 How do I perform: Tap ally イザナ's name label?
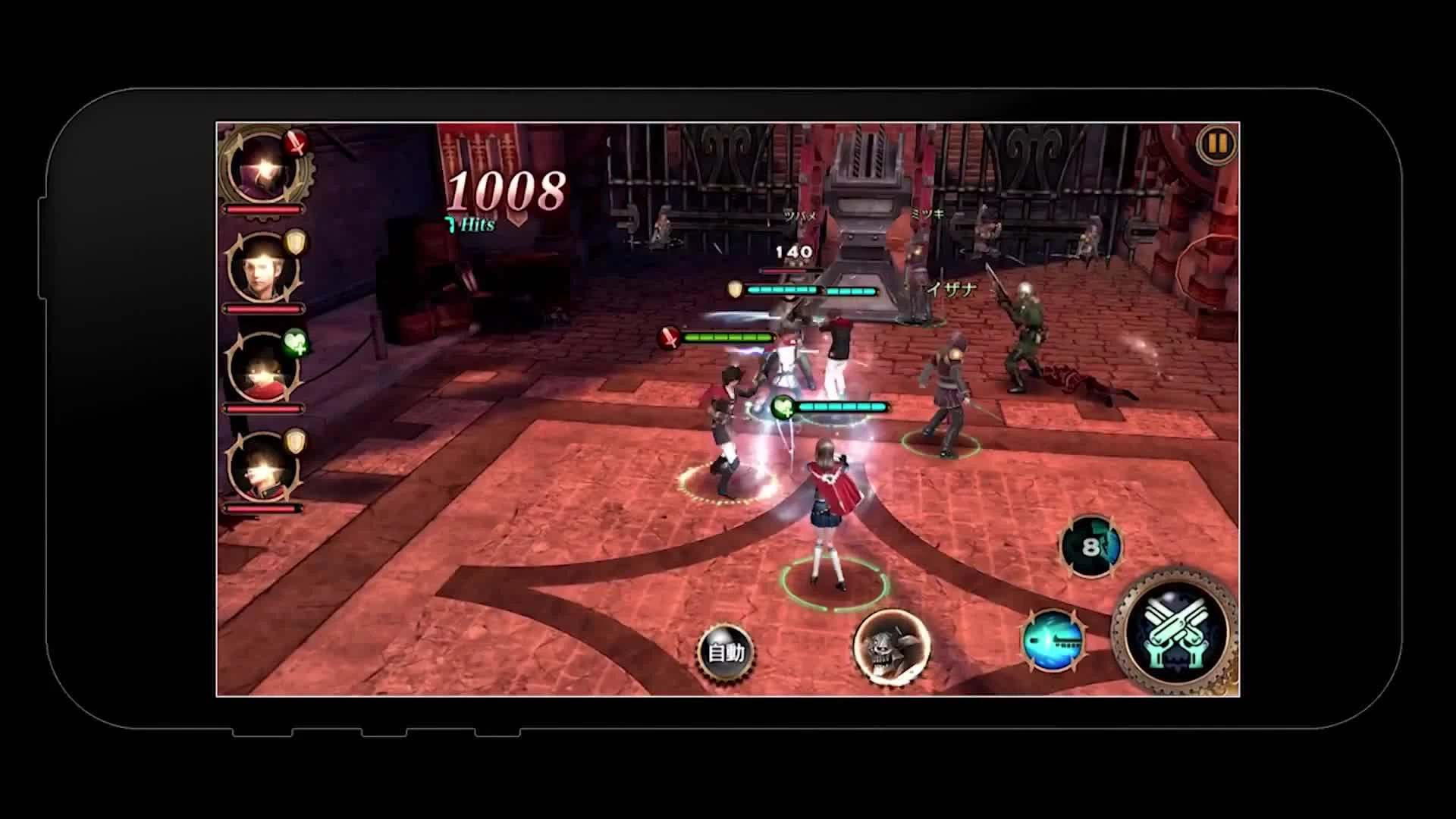coord(951,289)
